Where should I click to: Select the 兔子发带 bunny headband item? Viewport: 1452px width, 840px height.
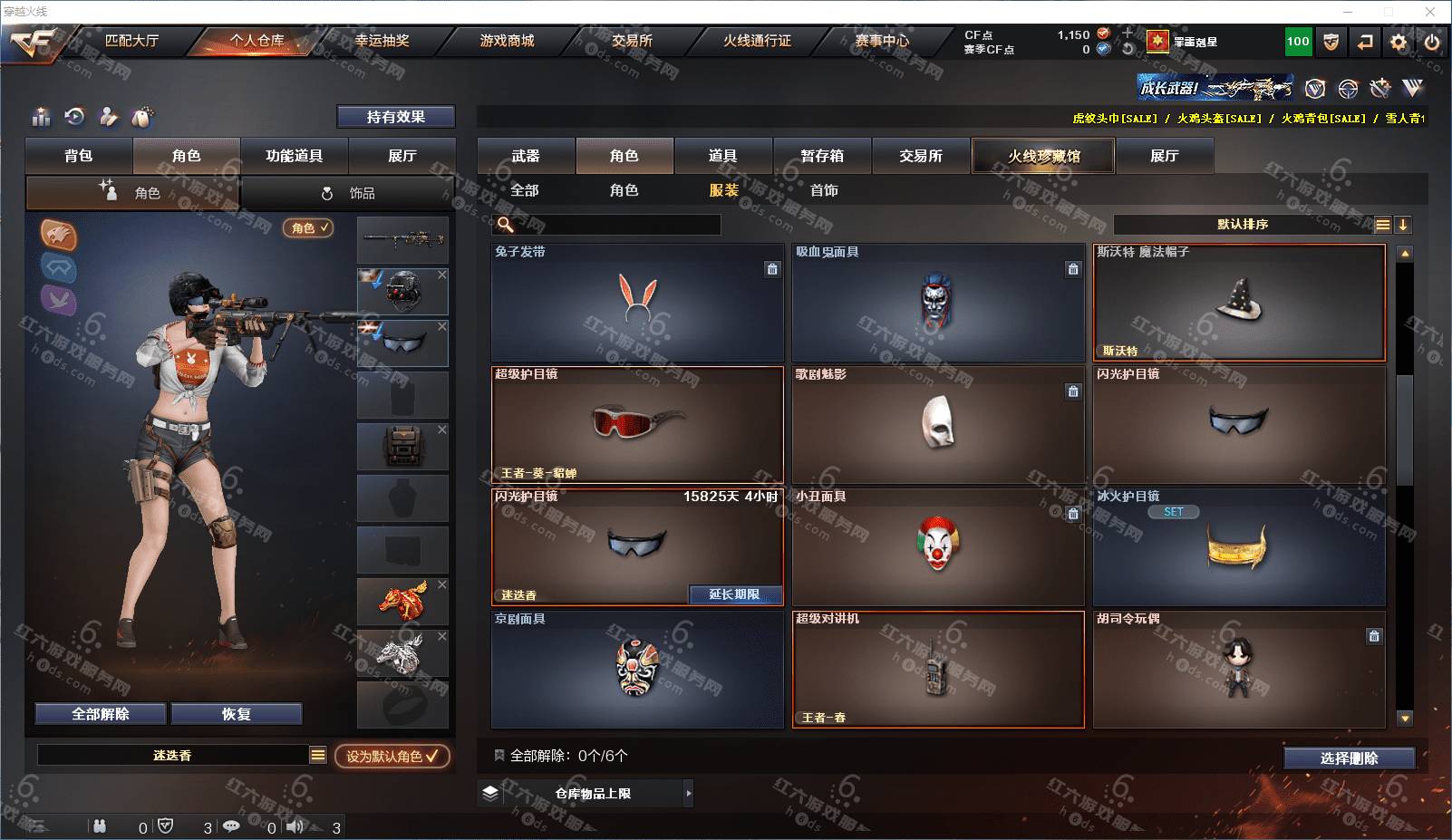[637, 302]
